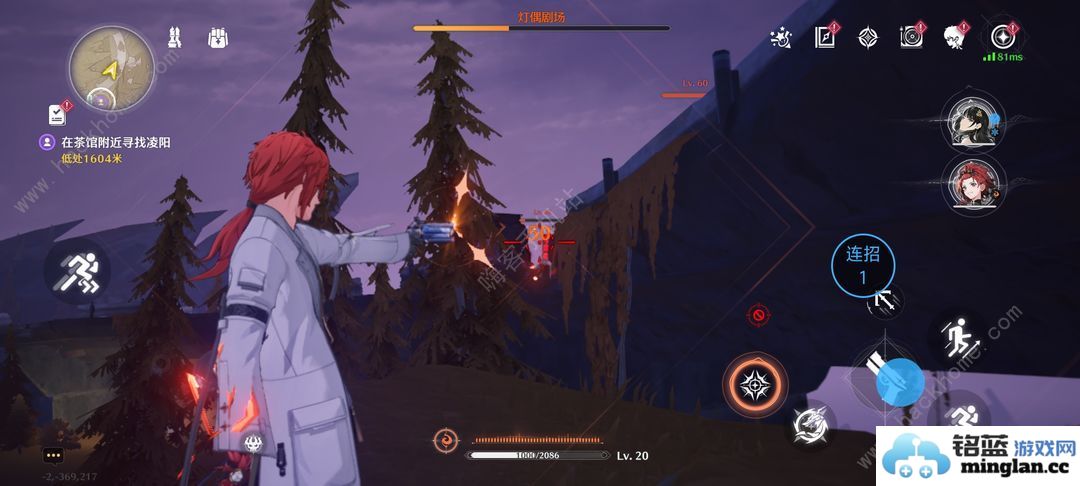Screen dimensions: 1080x486
Task: Open the disc-shaped icon with red alert
Action: point(910,38)
